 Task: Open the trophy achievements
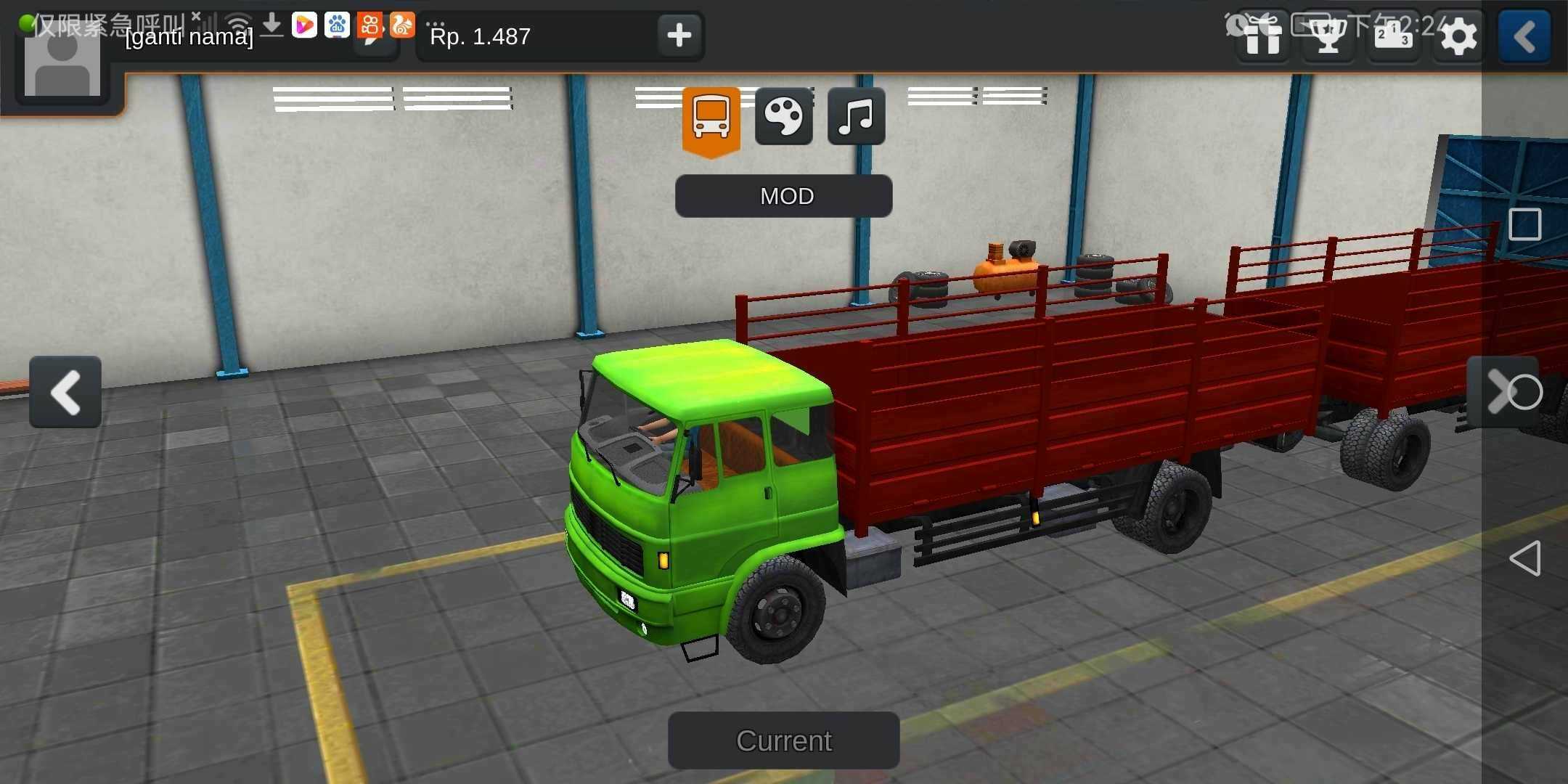1328,36
